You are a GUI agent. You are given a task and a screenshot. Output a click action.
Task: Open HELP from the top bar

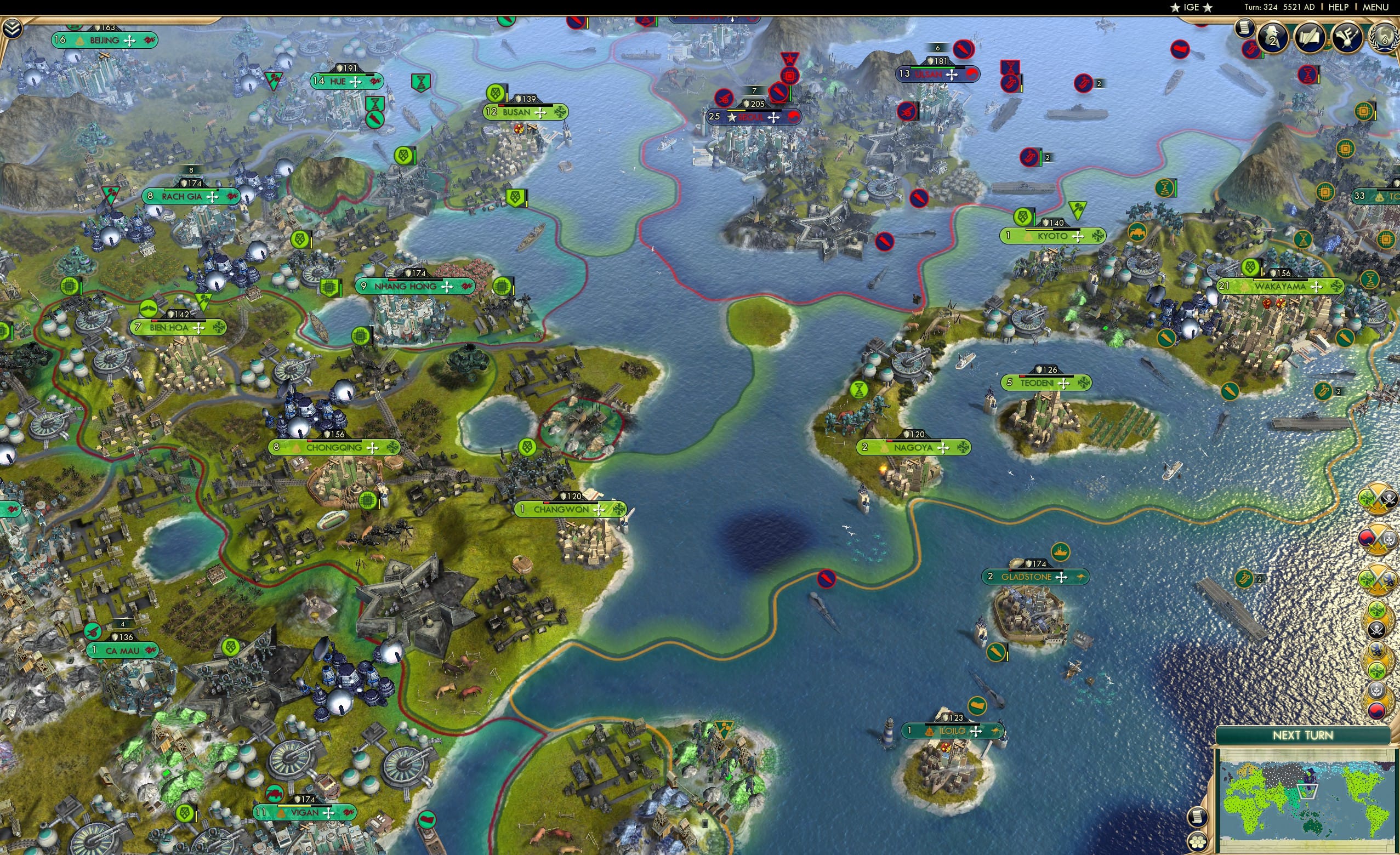pyautogui.click(x=1339, y=7)
